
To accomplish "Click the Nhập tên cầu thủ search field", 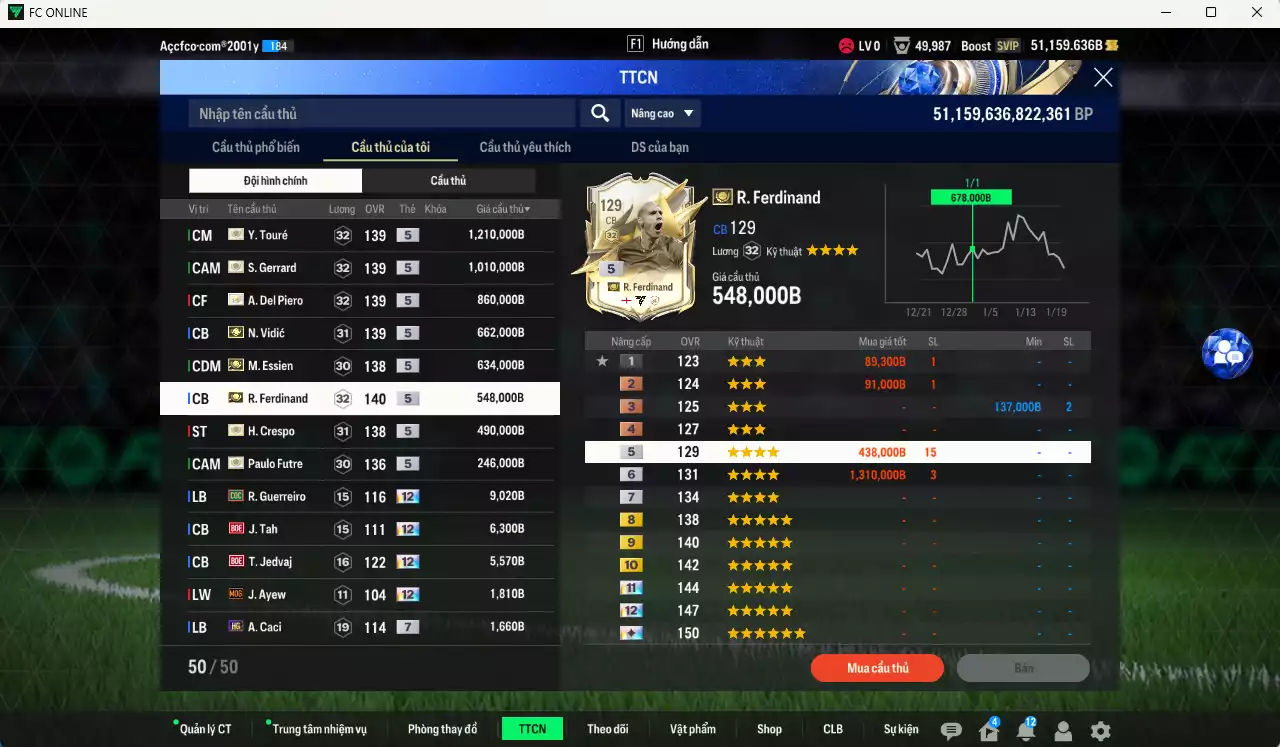I will point(380,113).
